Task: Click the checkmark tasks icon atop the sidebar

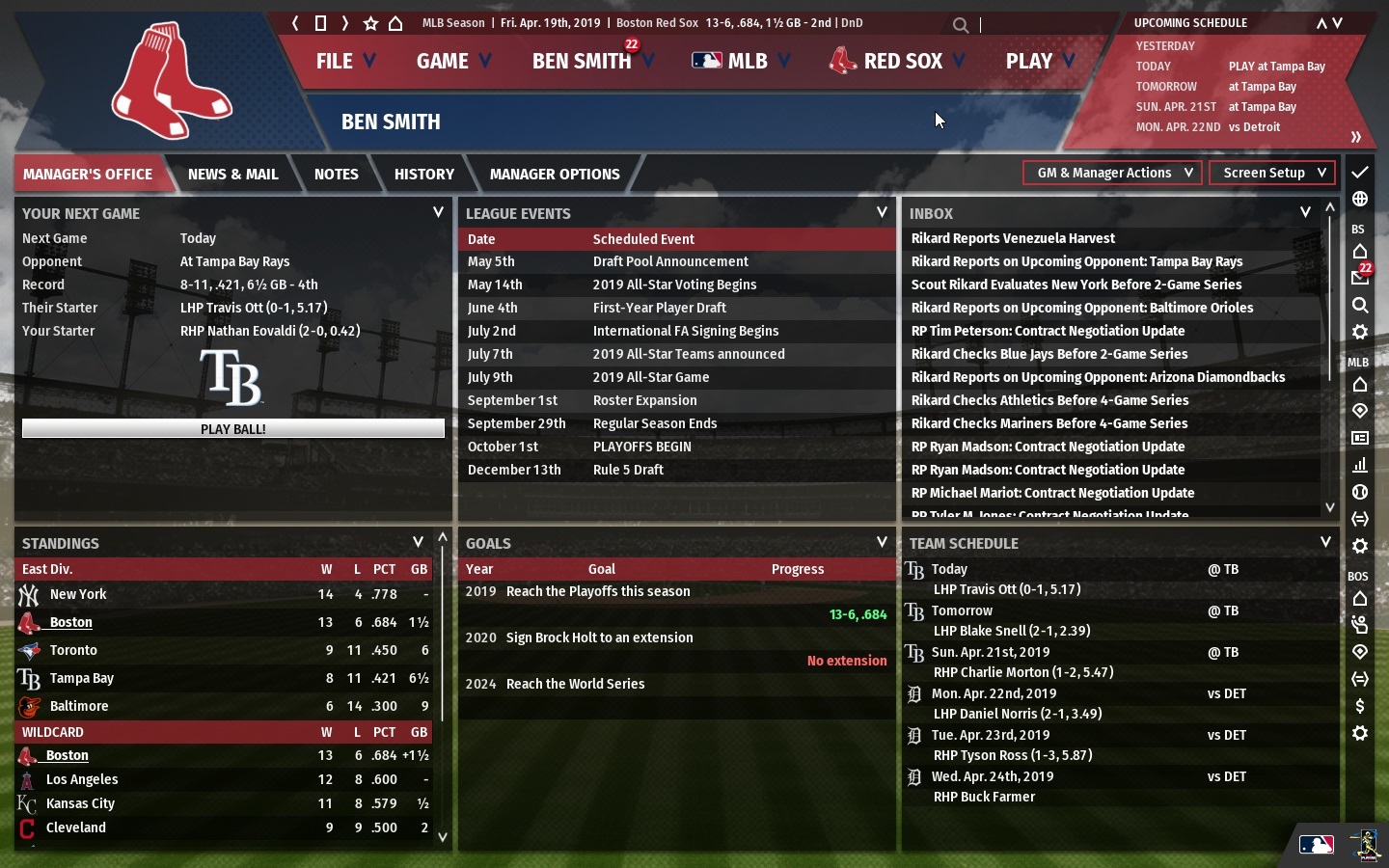Action: pyautogui.click(x=1360, y=174)
